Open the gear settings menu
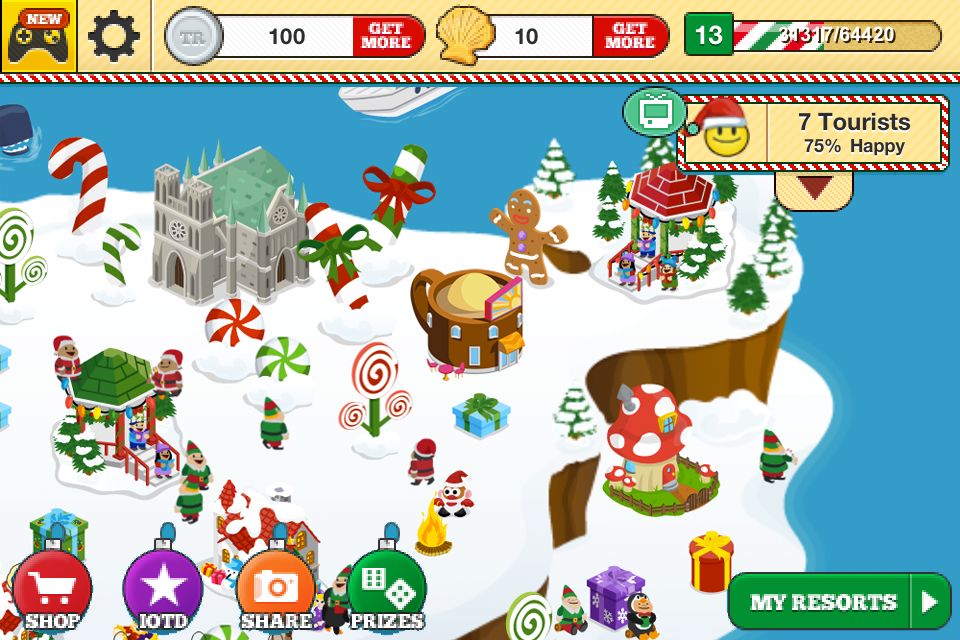The height and width of the screenshot is (640, 960). (114, 36)
